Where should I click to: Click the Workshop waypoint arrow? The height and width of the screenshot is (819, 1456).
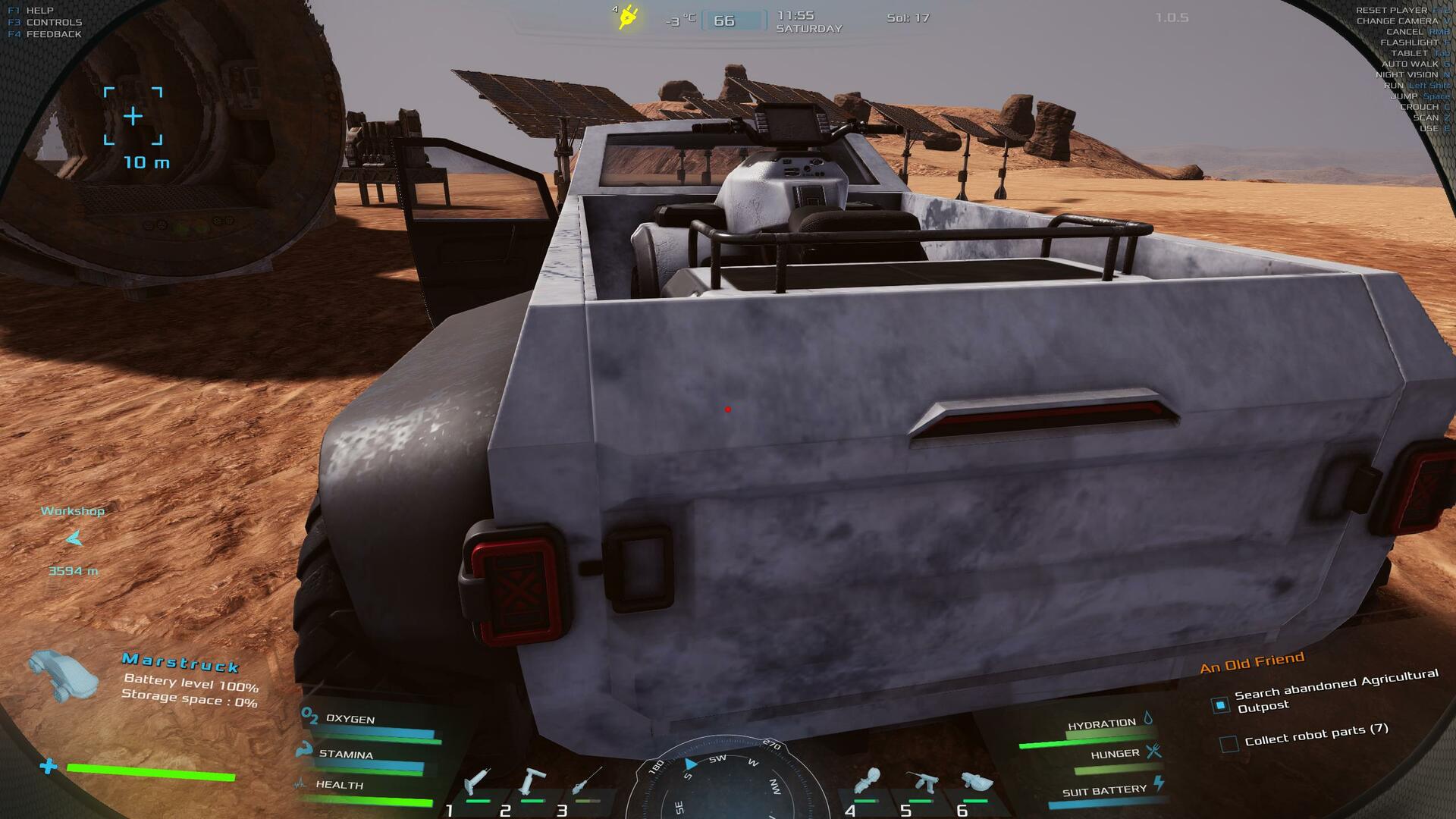74,539
